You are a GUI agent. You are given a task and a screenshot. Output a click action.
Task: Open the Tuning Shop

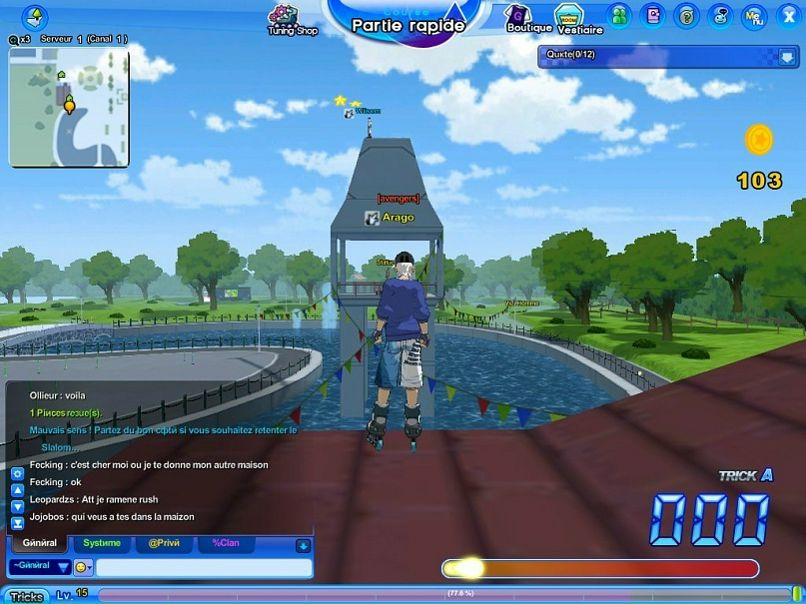(291, 19)
